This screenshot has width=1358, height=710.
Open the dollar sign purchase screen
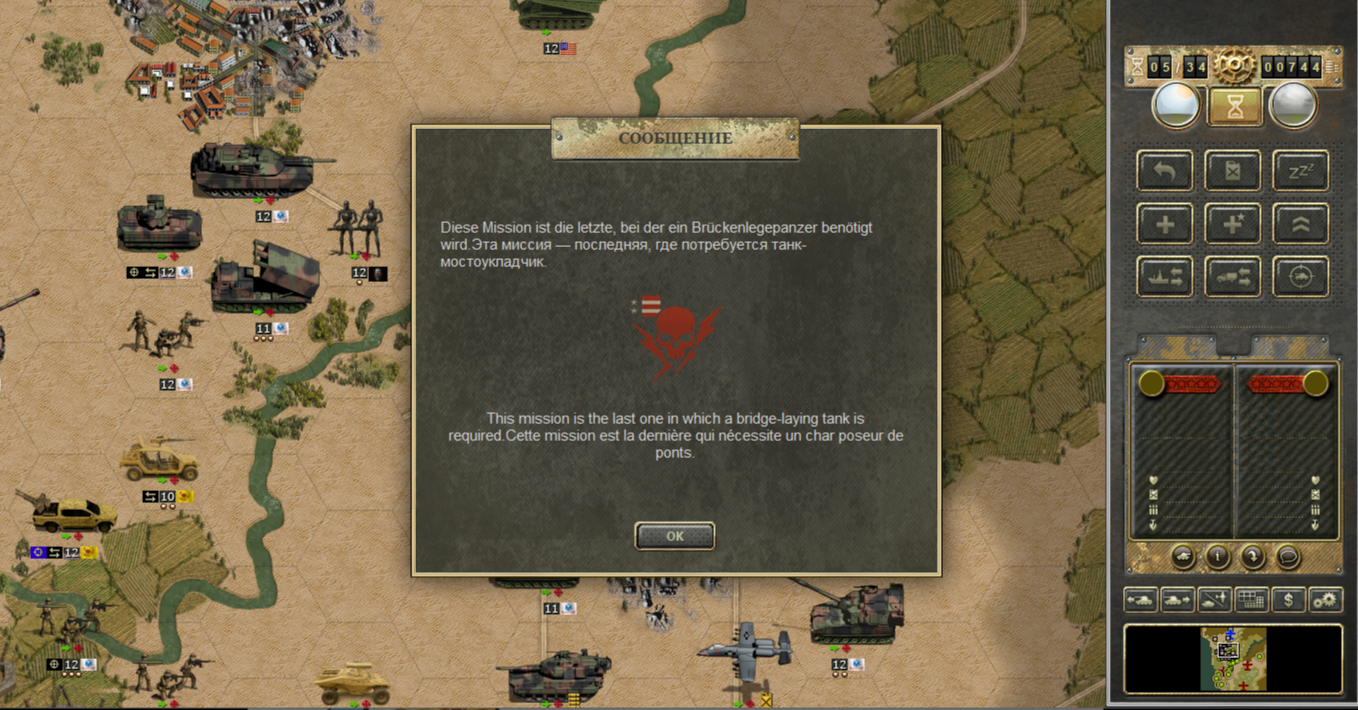[1288, 600]
